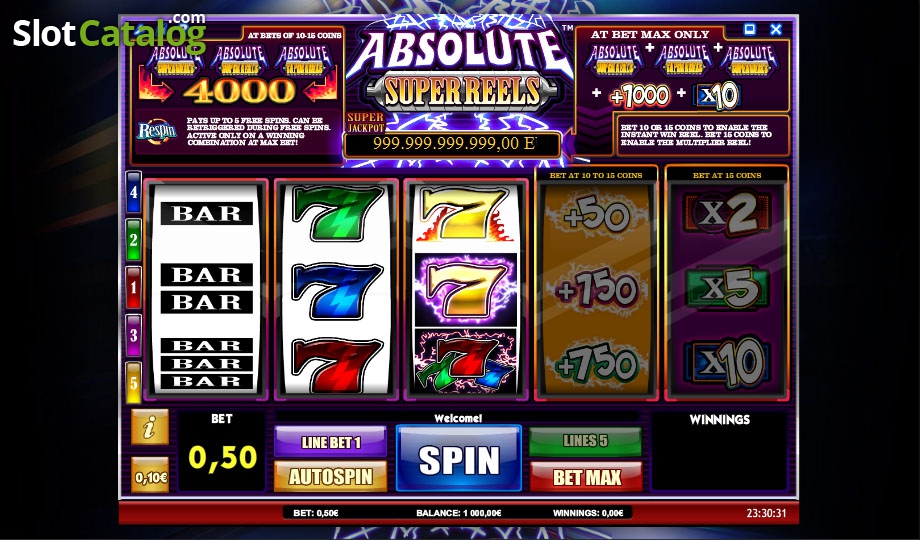Image resolution: width=920 pixels, height=540 pixels.
Task: Maximize the game window
Action: (751, 30)
